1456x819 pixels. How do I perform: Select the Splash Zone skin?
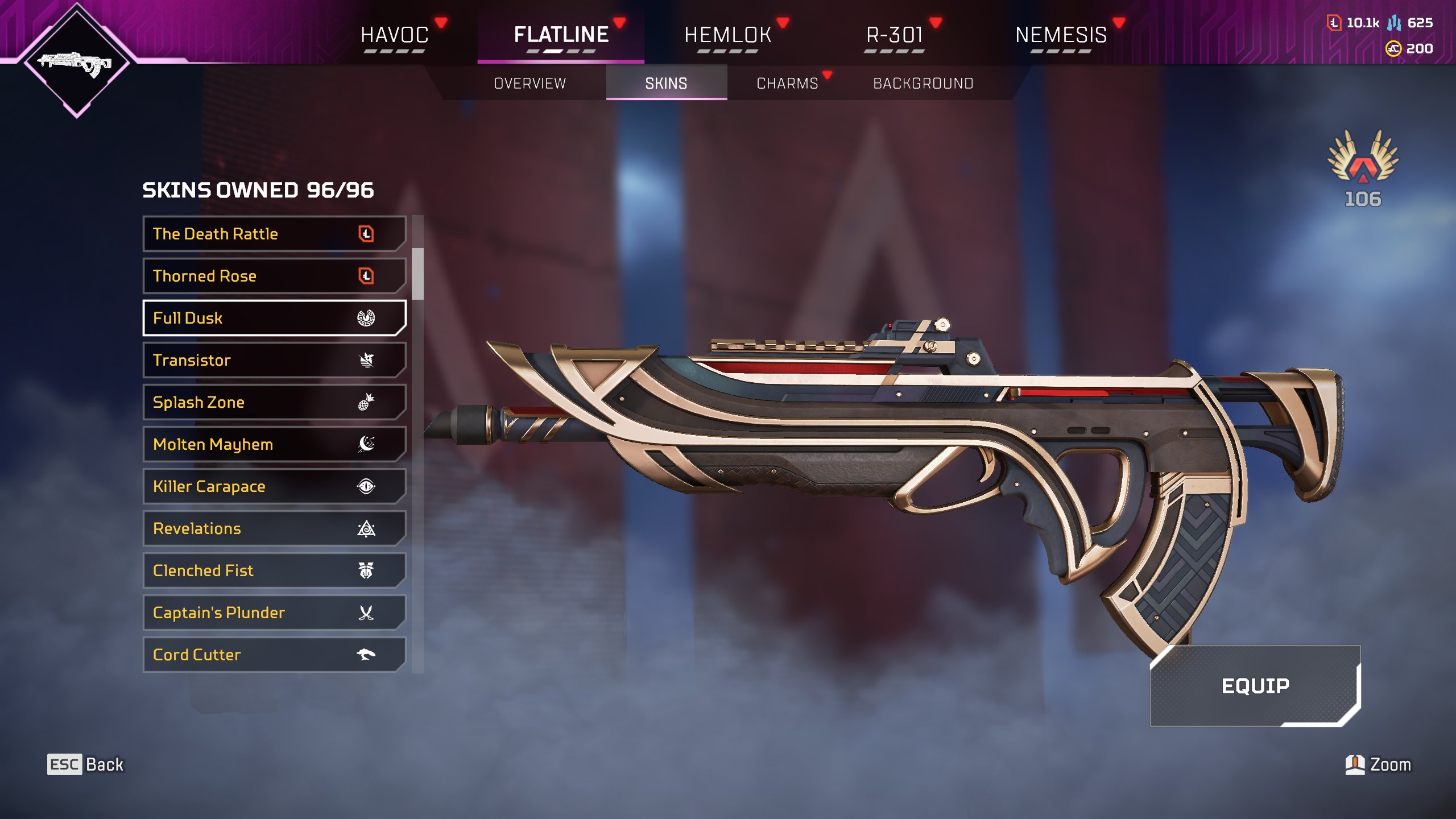[x=274, y=402]
